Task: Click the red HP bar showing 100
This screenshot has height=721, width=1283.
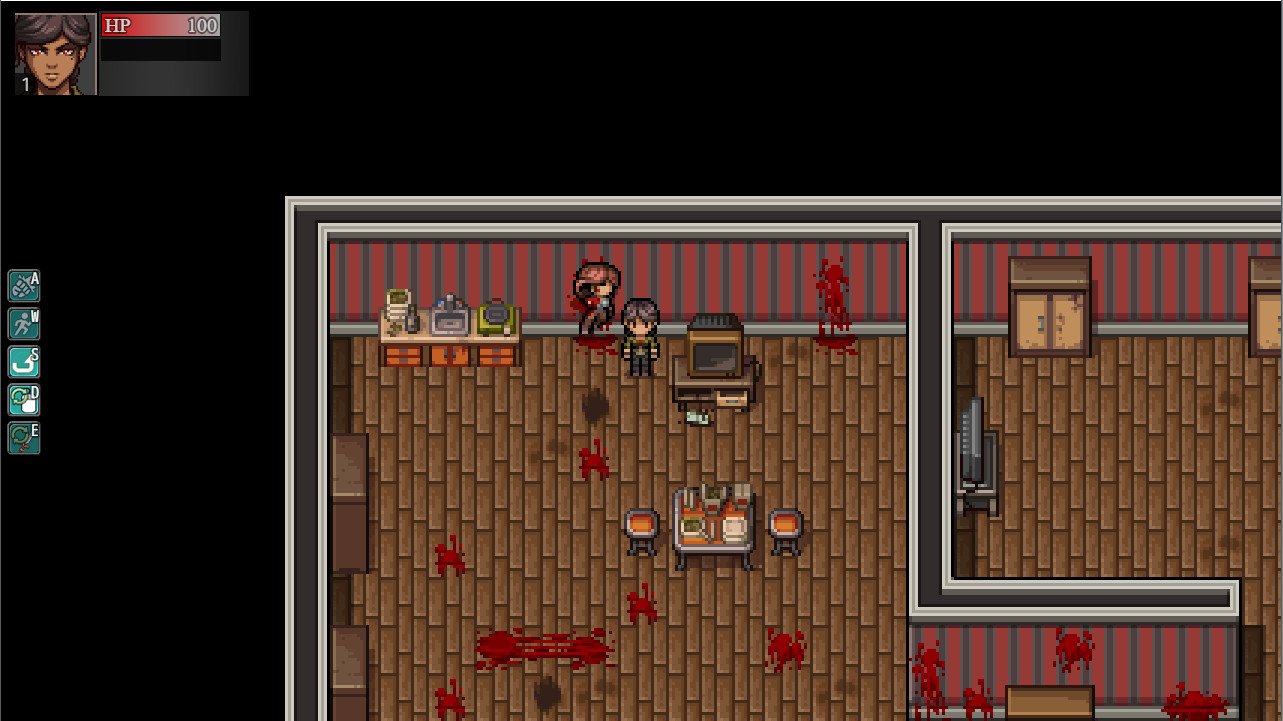Action: [x=160, y=26]
